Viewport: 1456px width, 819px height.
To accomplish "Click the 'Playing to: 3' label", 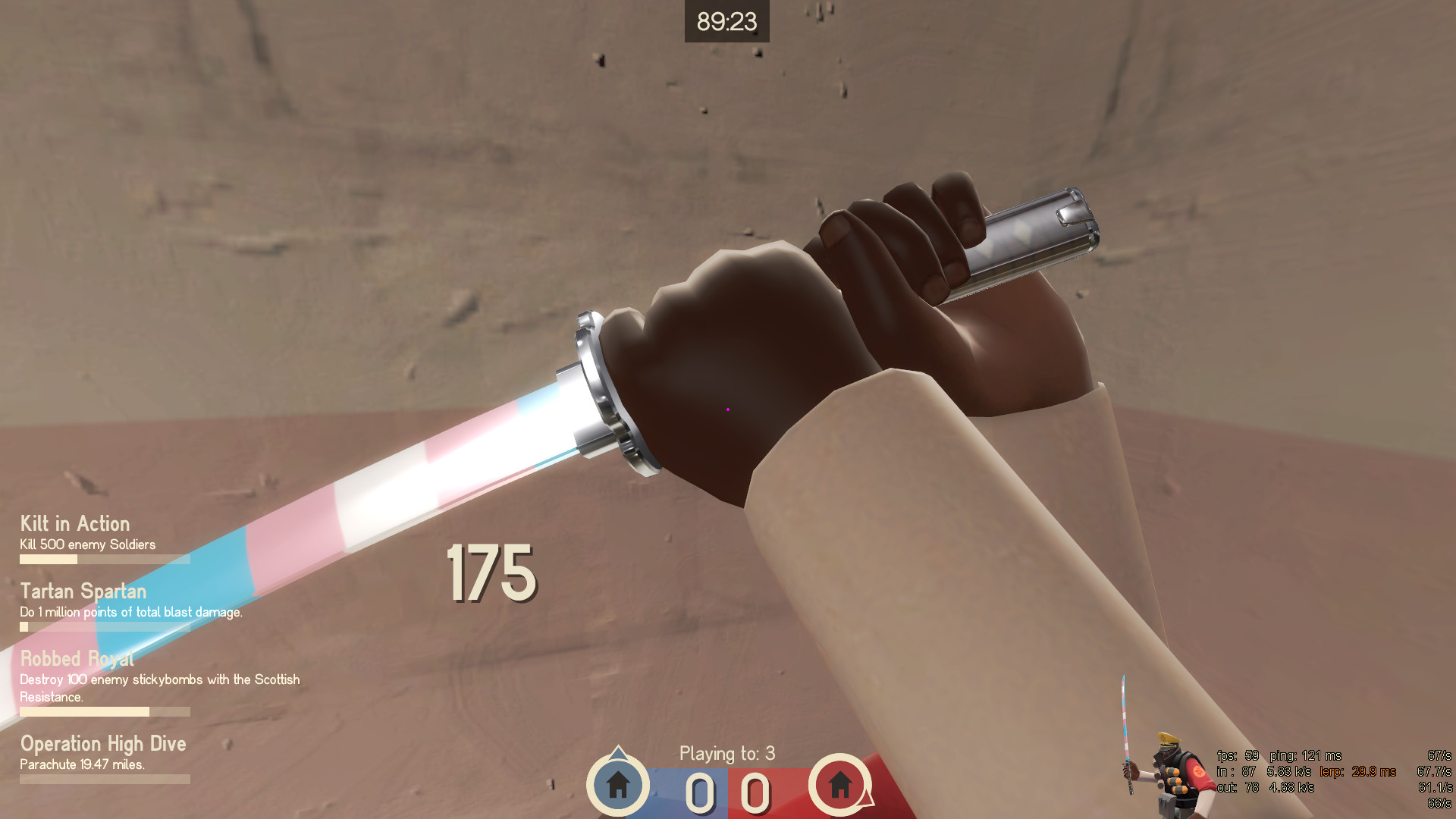I will [x=726, y=754].
